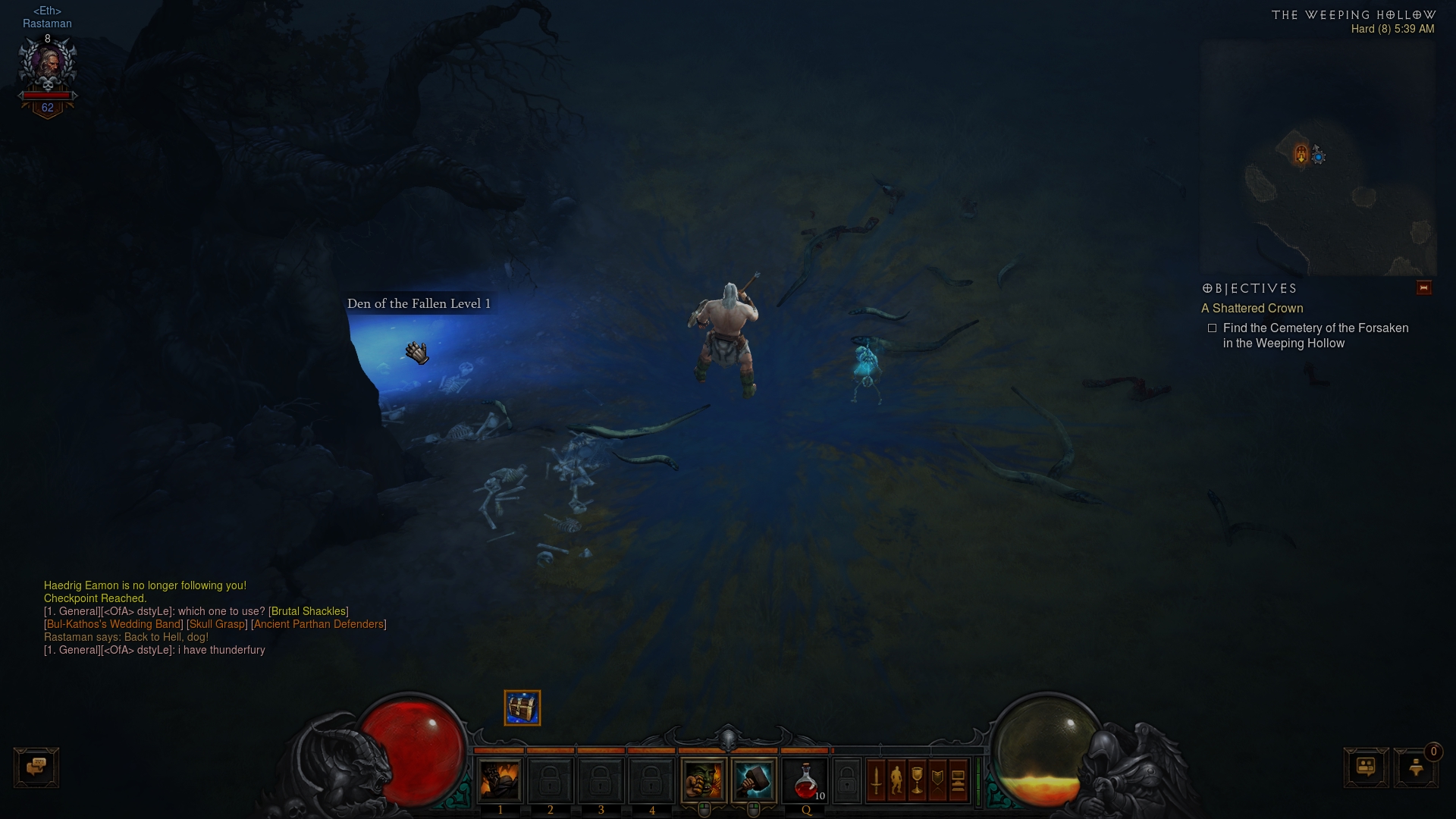Image resolution: width=1456 pixels, height=819 pixels.
Task: Activate the Ground Stomp skill in slot 1
Action: (x=500, y=780)
